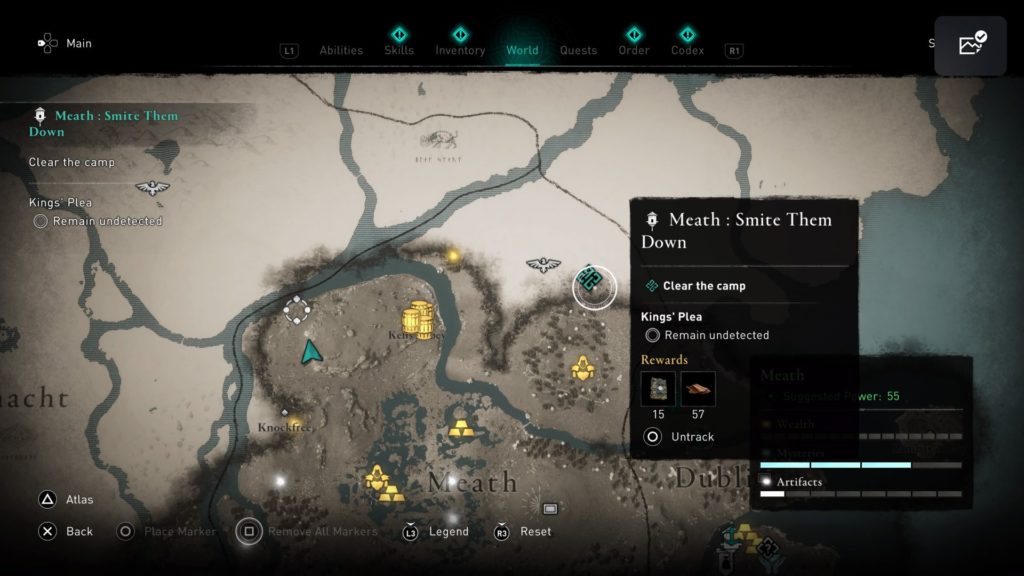Open the Quests tab
This screenshot has height=576, width=1024.
pos(578,50)
